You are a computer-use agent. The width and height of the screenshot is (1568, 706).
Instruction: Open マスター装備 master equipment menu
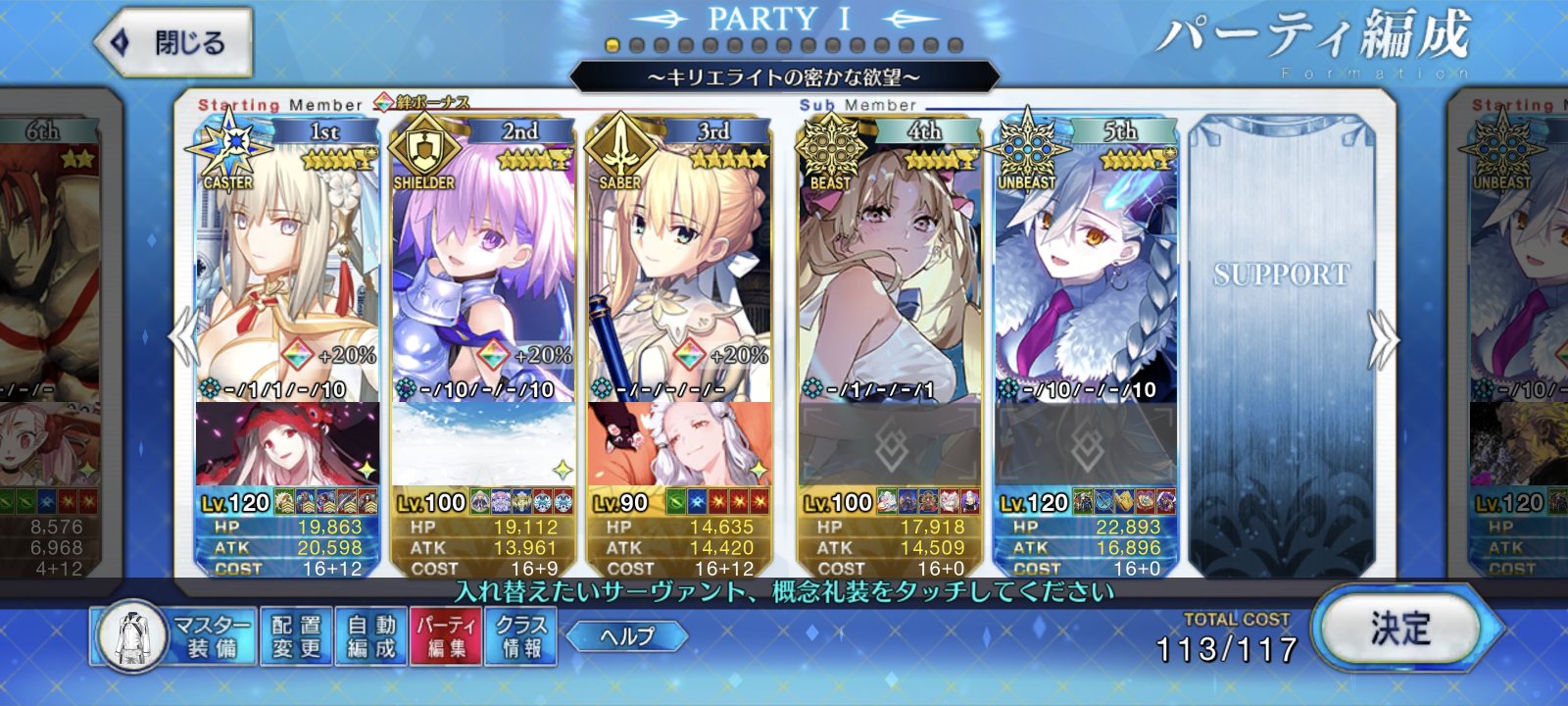click(174, 636)
